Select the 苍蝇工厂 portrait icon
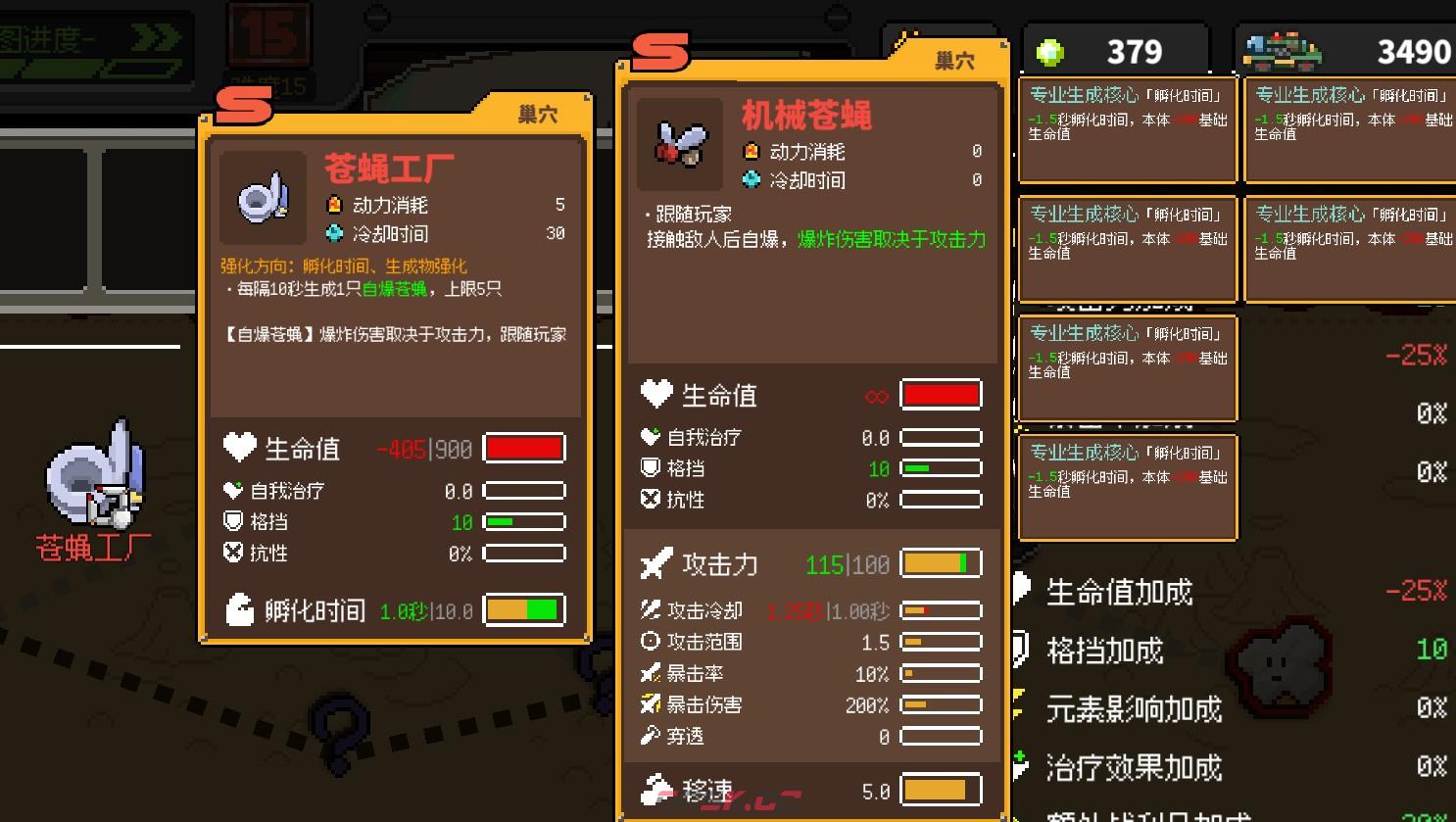1456x822 pixels. click(261, 196)
